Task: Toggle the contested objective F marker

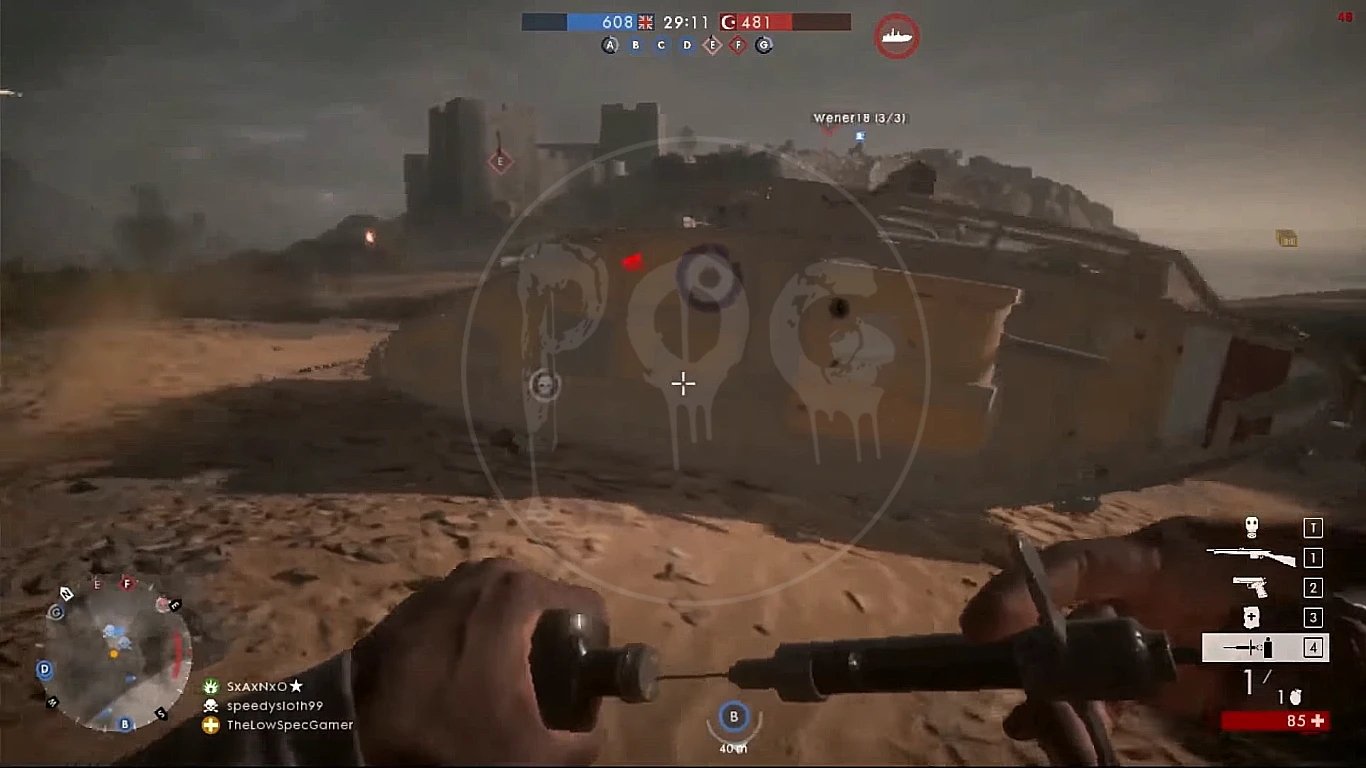Action: [737, 45]
